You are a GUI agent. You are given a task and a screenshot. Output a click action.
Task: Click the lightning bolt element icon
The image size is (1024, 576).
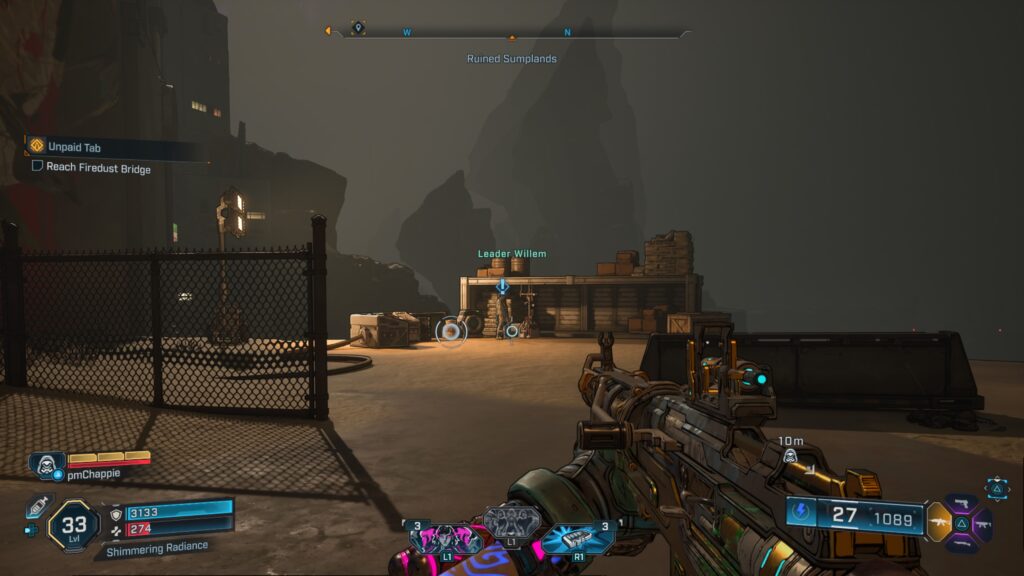tap(803, 513)
